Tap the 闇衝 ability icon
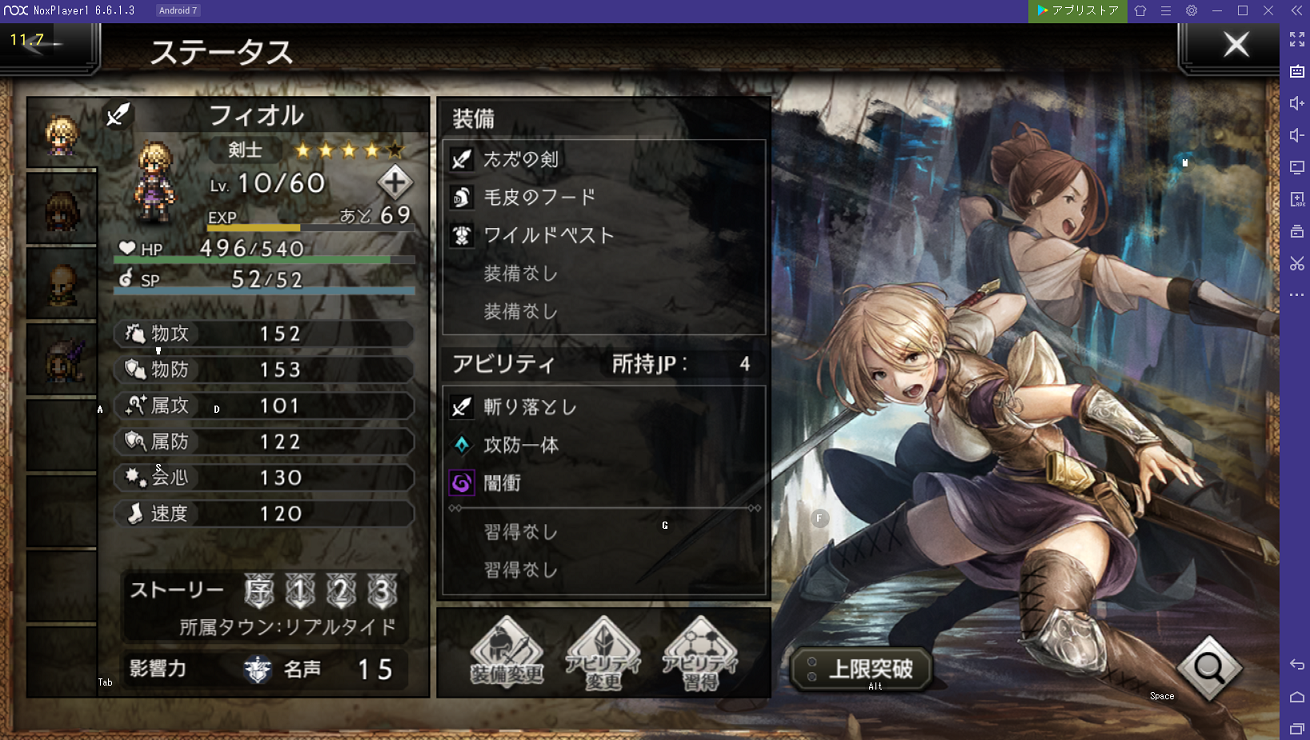The height and width of the screenshot is (740, 1310). click(x=460, y=483)
